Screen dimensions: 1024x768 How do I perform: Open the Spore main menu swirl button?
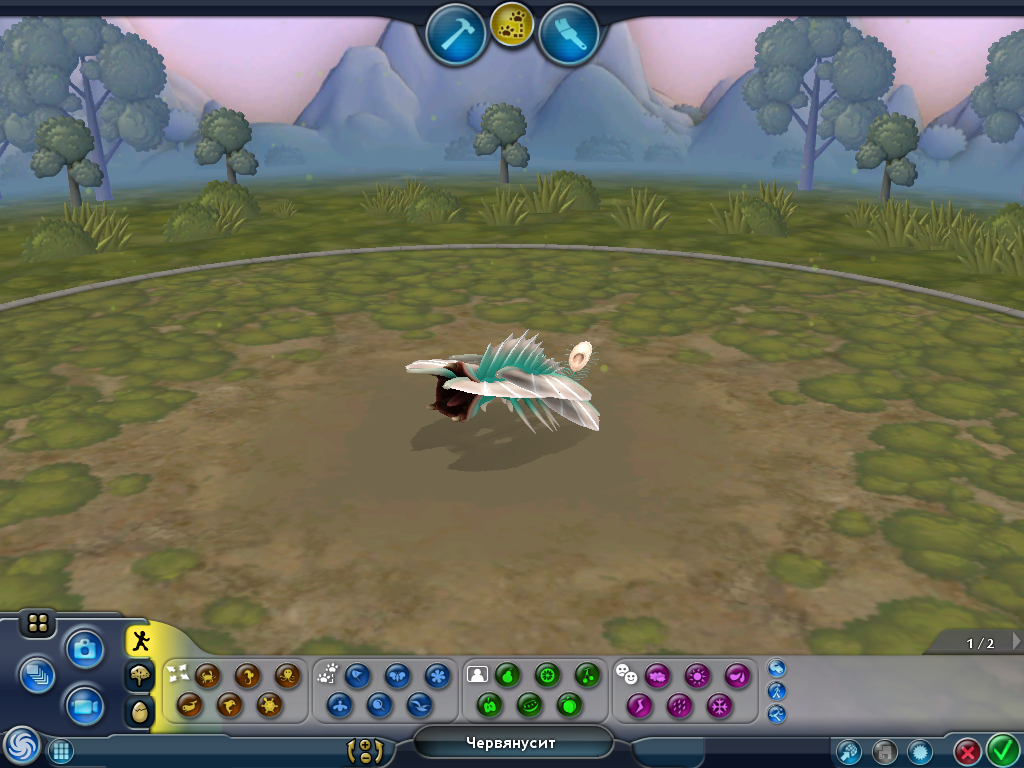coord(21,745)
